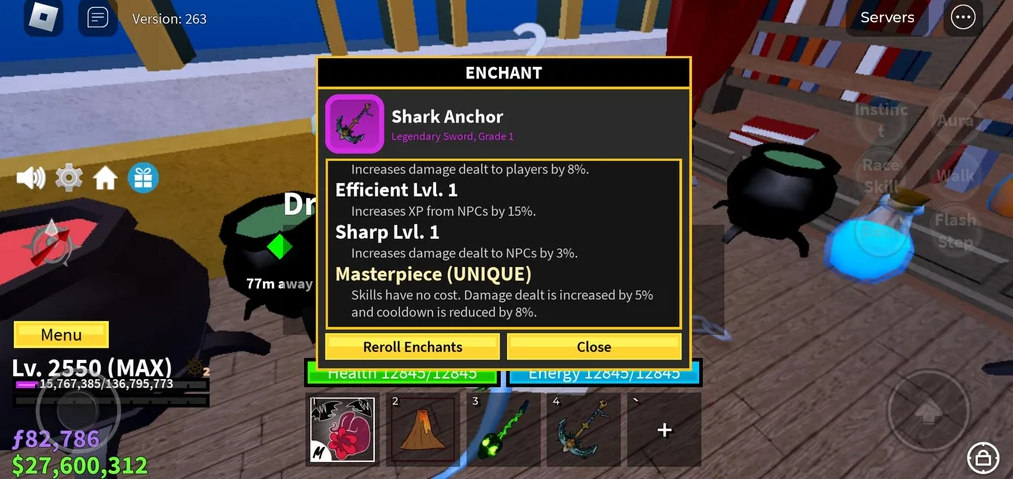Open the yellow Menu button
1013x479 pixels.
click(61, 335)
